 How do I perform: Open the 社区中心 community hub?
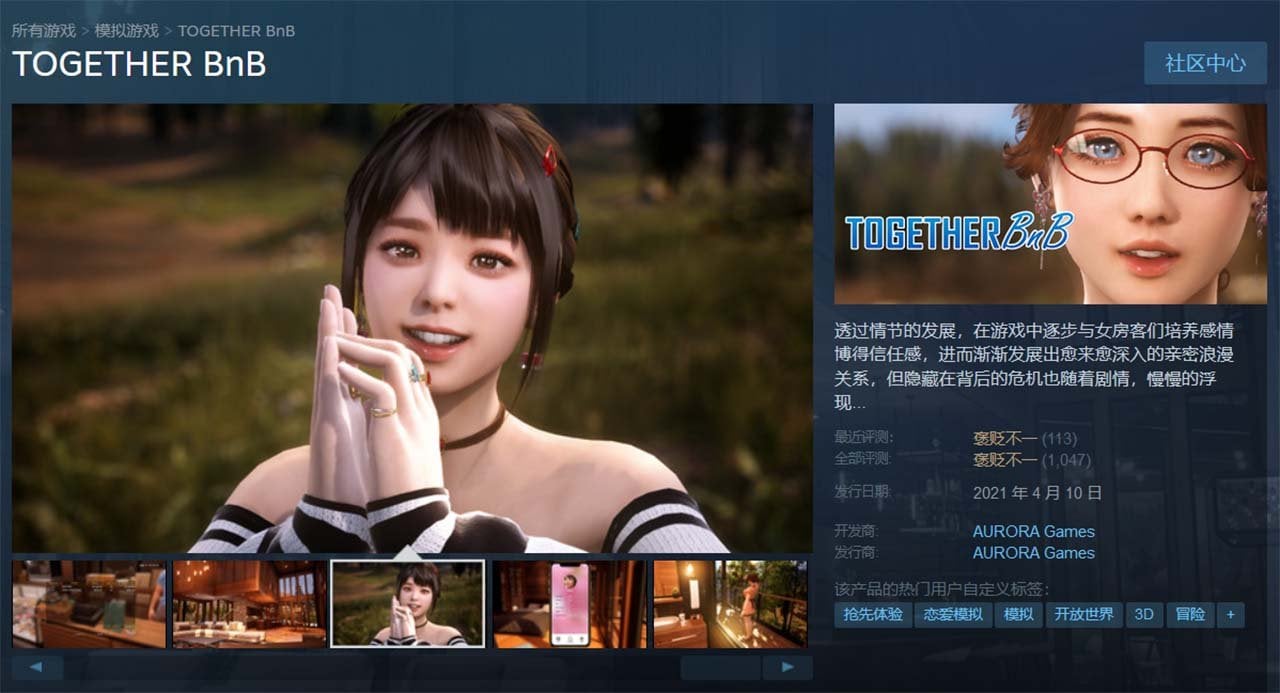point(1205,63)
